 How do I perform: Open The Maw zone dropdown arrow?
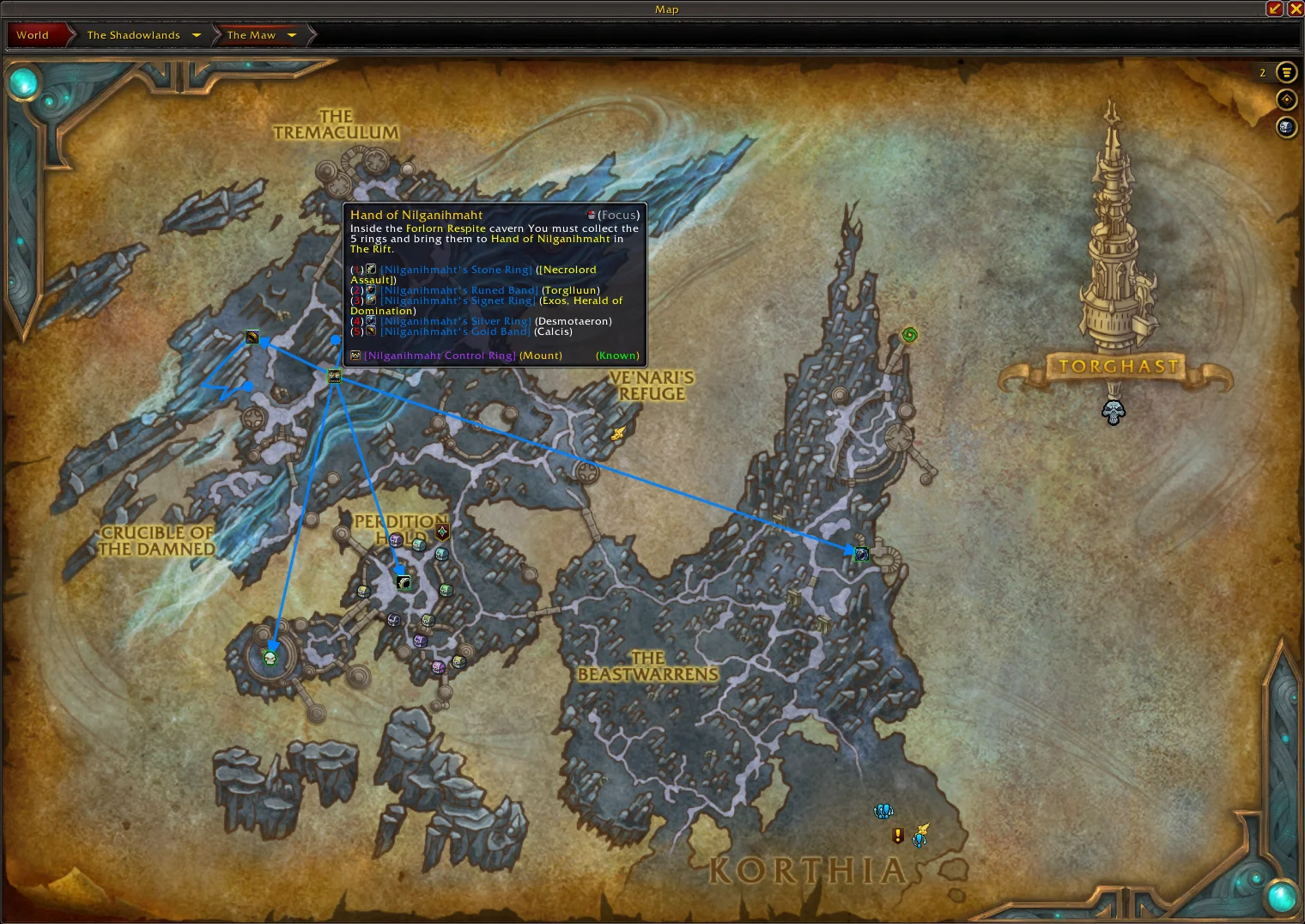(x=292, y=35)
